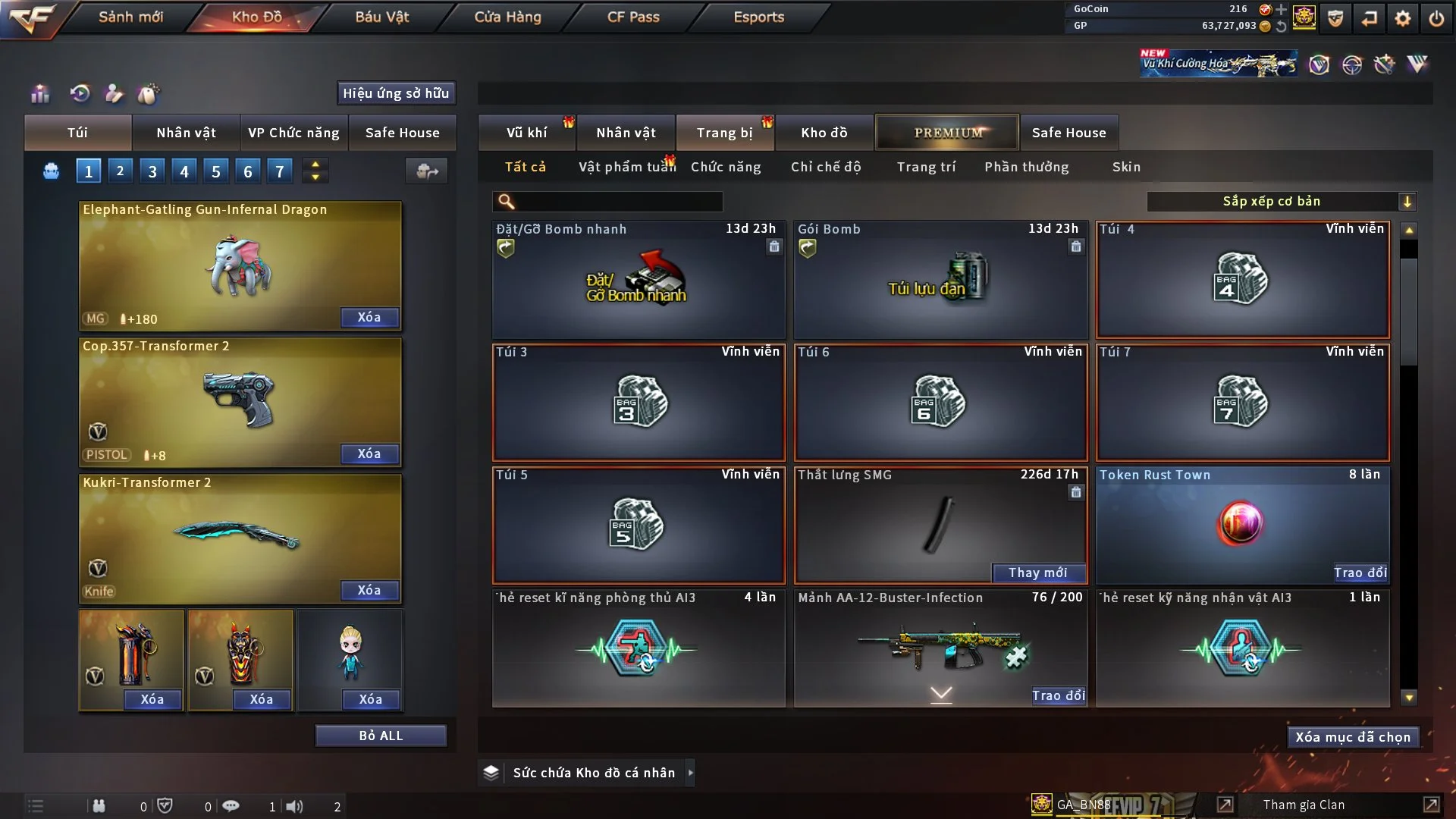Switch to the Vũ khí tab
Viewport: 1456px width, 819px height.
[x=526, y=133]
